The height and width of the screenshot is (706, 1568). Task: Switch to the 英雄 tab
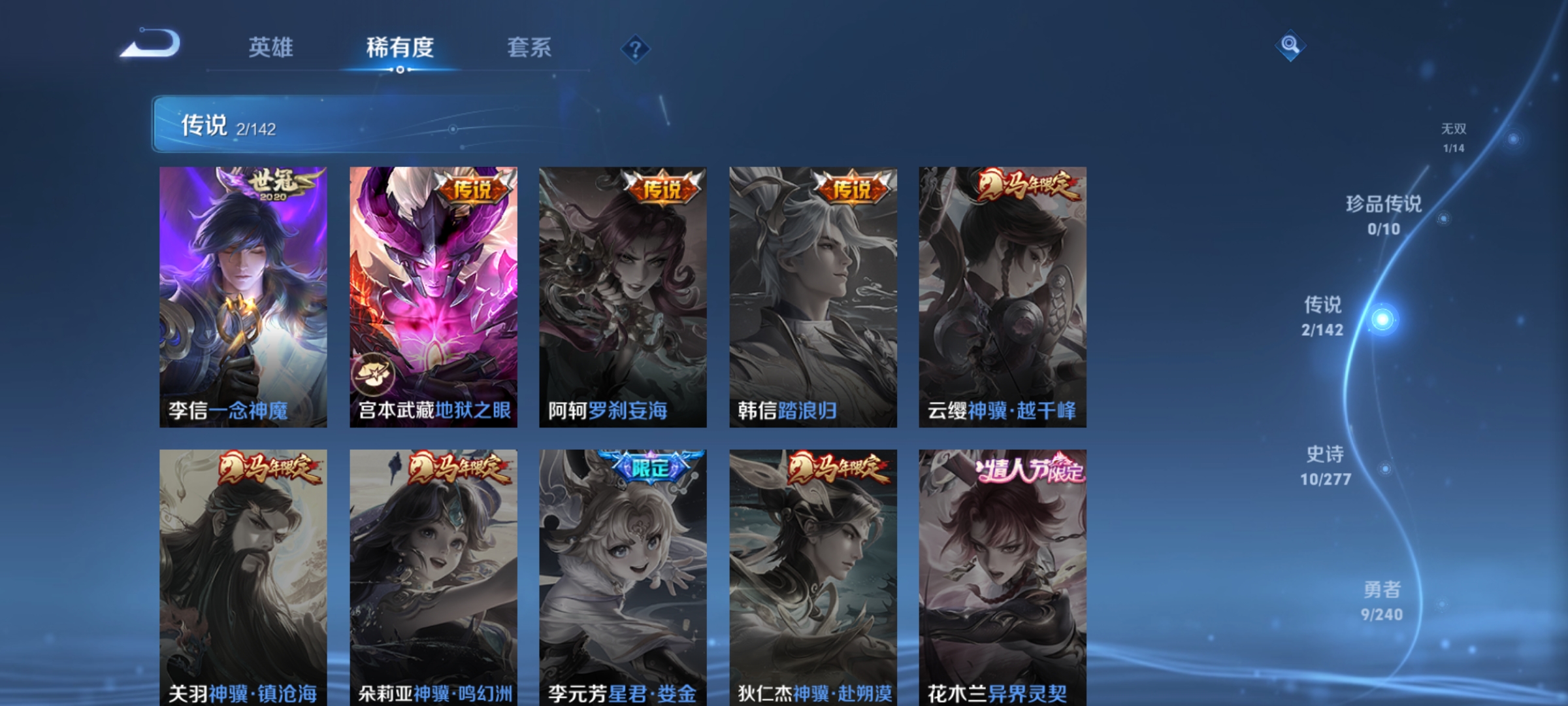pyautogui.click(x=271, y=47)
